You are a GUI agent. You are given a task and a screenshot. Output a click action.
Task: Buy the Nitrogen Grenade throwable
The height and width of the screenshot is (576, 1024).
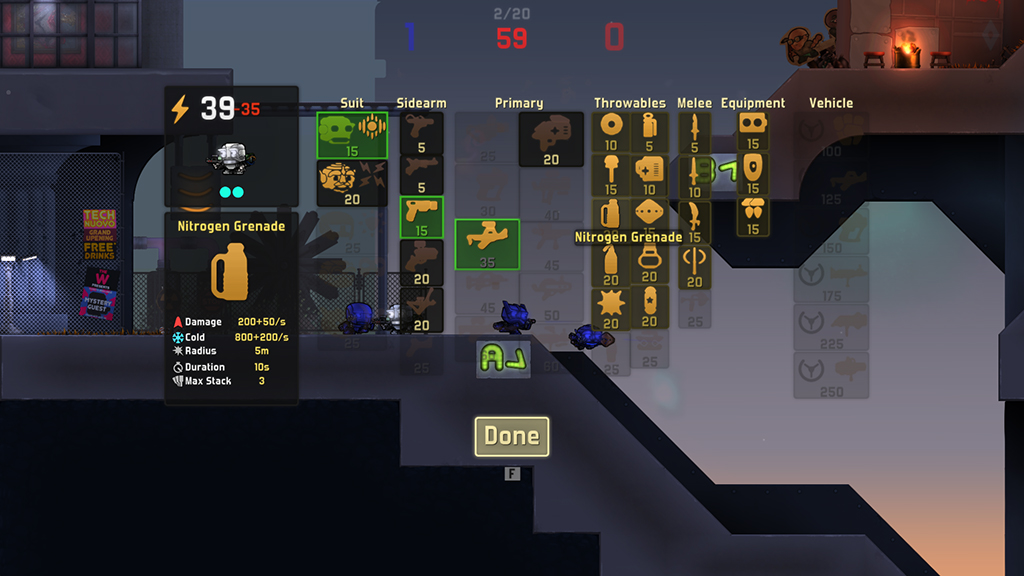point(610,217)
